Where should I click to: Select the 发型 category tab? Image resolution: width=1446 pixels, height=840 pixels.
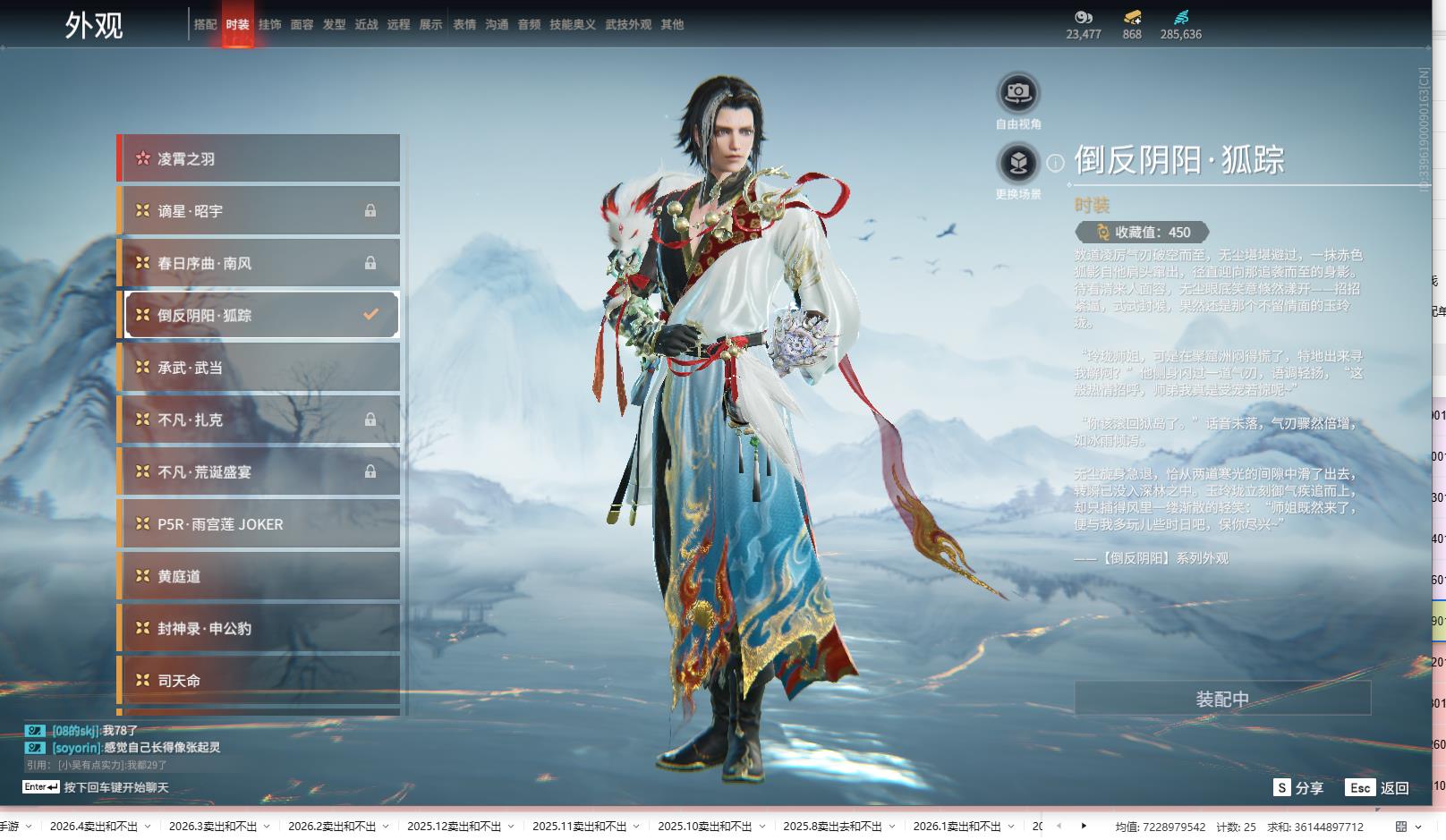(x=334, y=25)
